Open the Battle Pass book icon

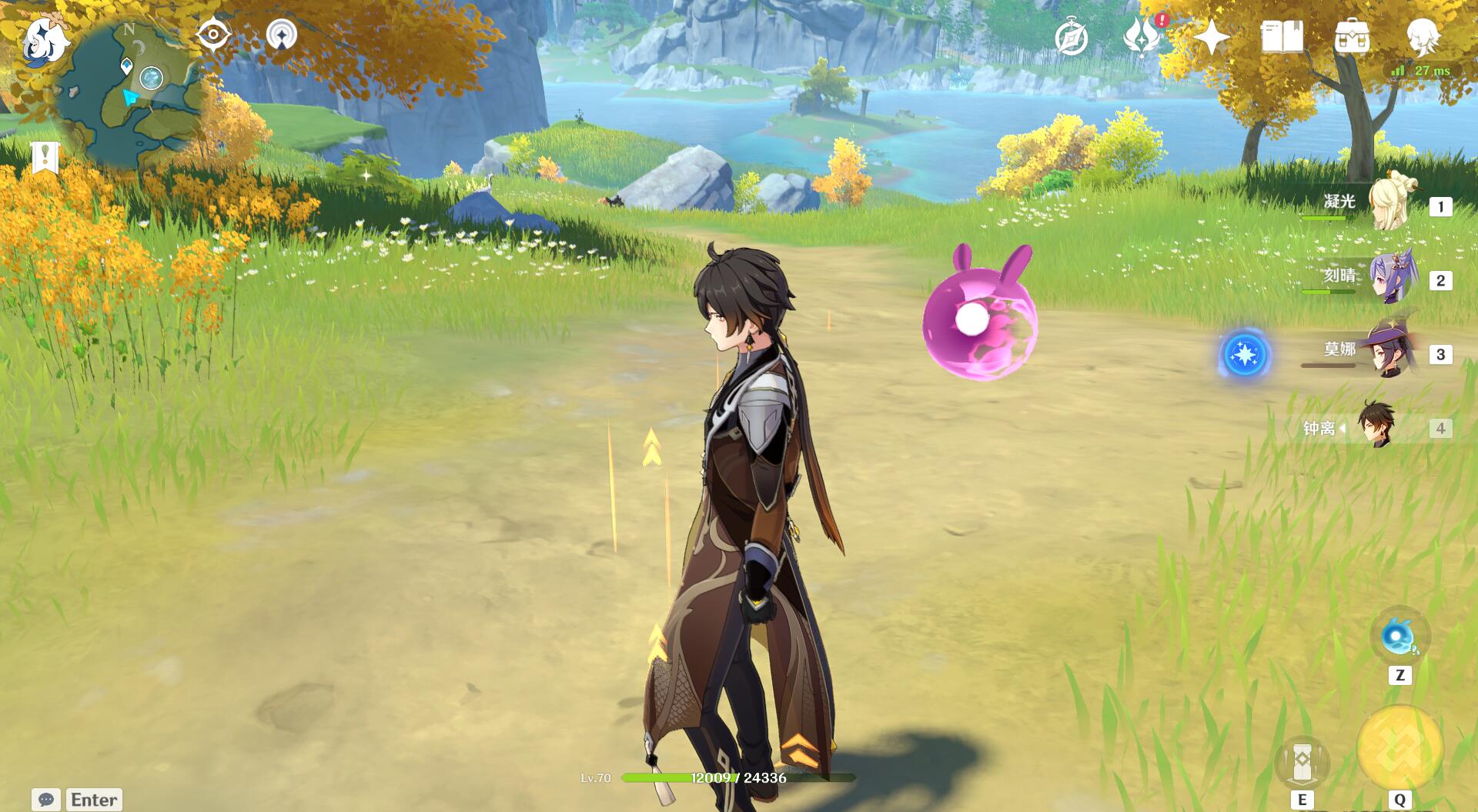pyautogui.click(x=1282, y=37)
